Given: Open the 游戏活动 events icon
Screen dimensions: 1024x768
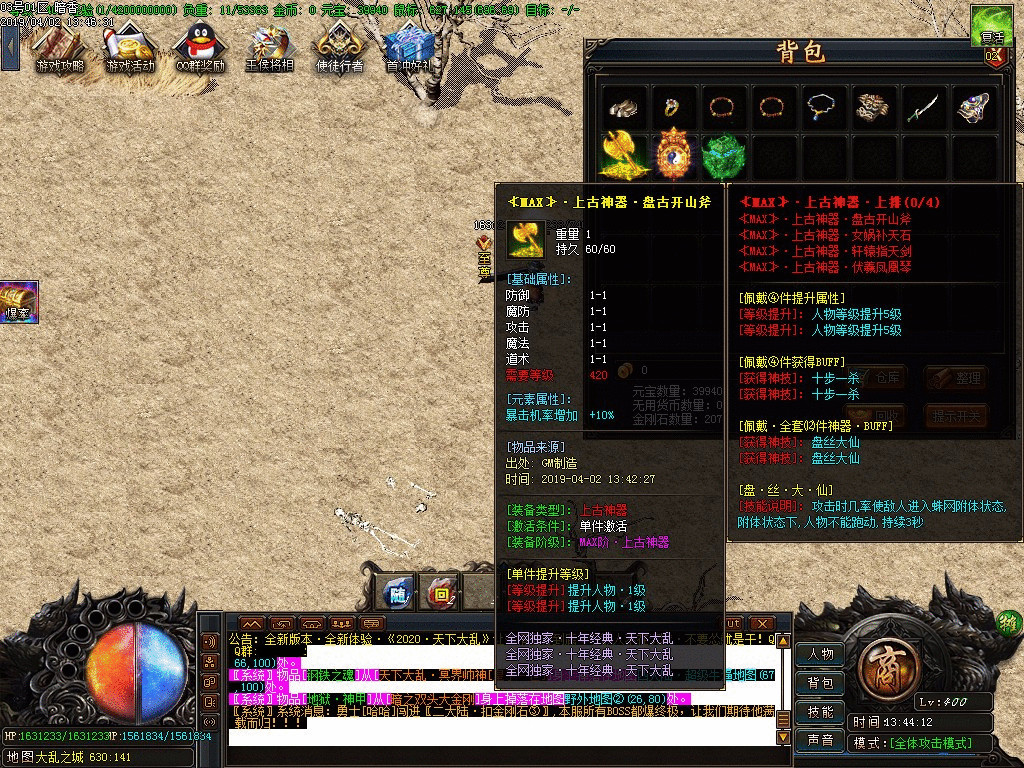Looking at the screenshot, I should click(x=130, y=48).
